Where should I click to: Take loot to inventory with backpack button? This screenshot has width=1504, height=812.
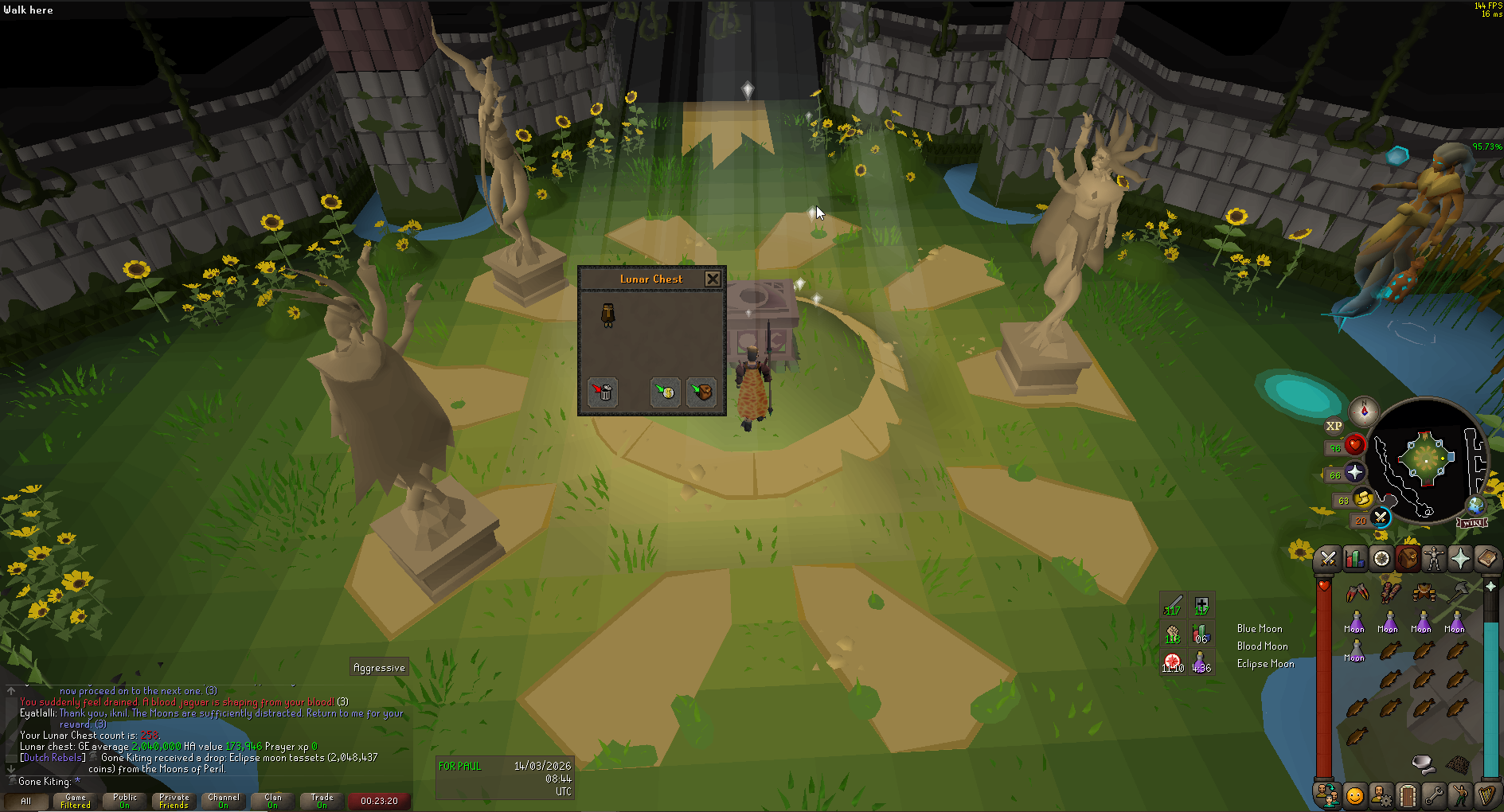pyautogui.click(x=701, y=392)
